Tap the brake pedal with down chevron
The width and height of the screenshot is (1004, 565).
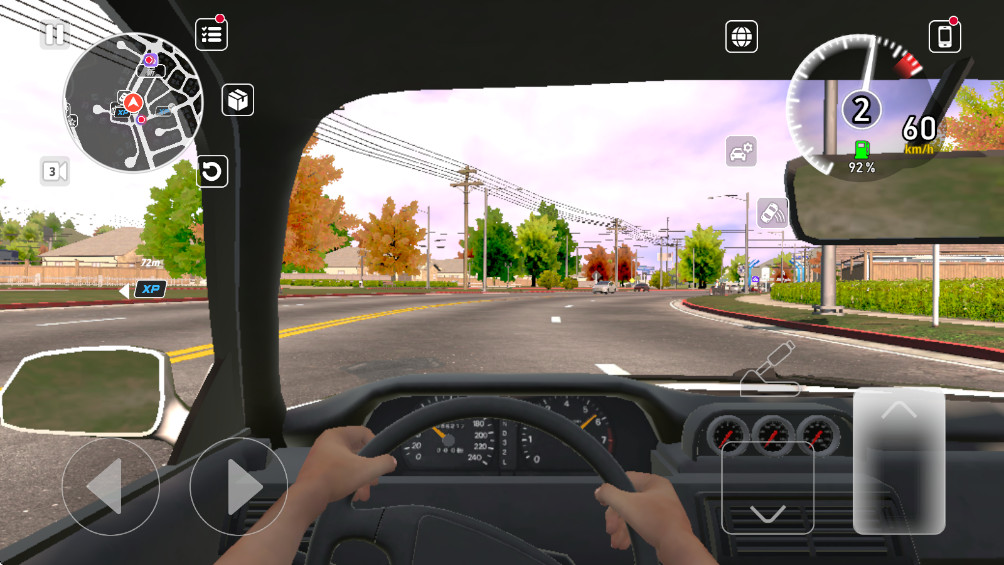[x=767, y=487]
